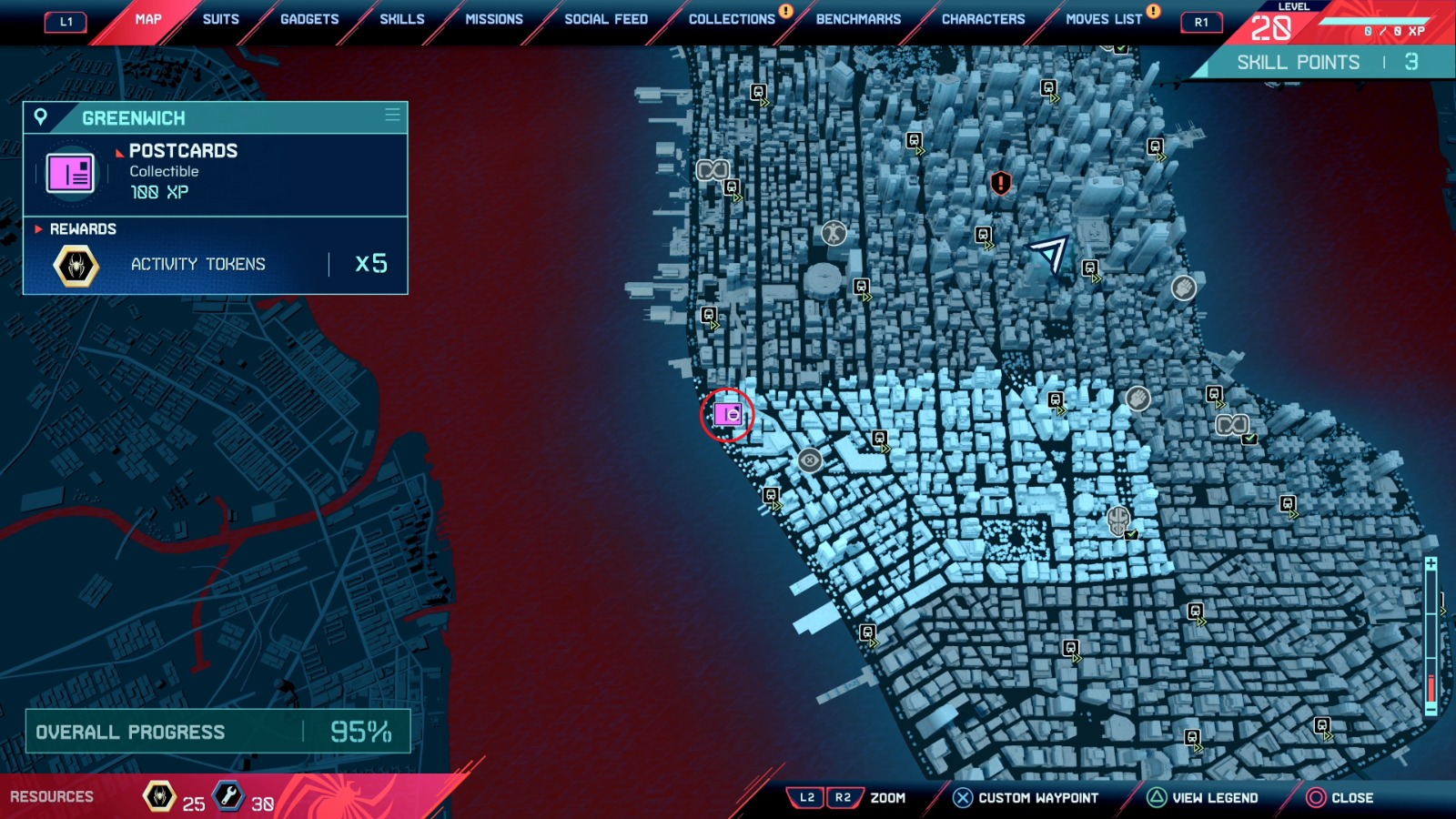1456x819 pixels.
Task: Open the Characters tab
Action: [983, 19]
